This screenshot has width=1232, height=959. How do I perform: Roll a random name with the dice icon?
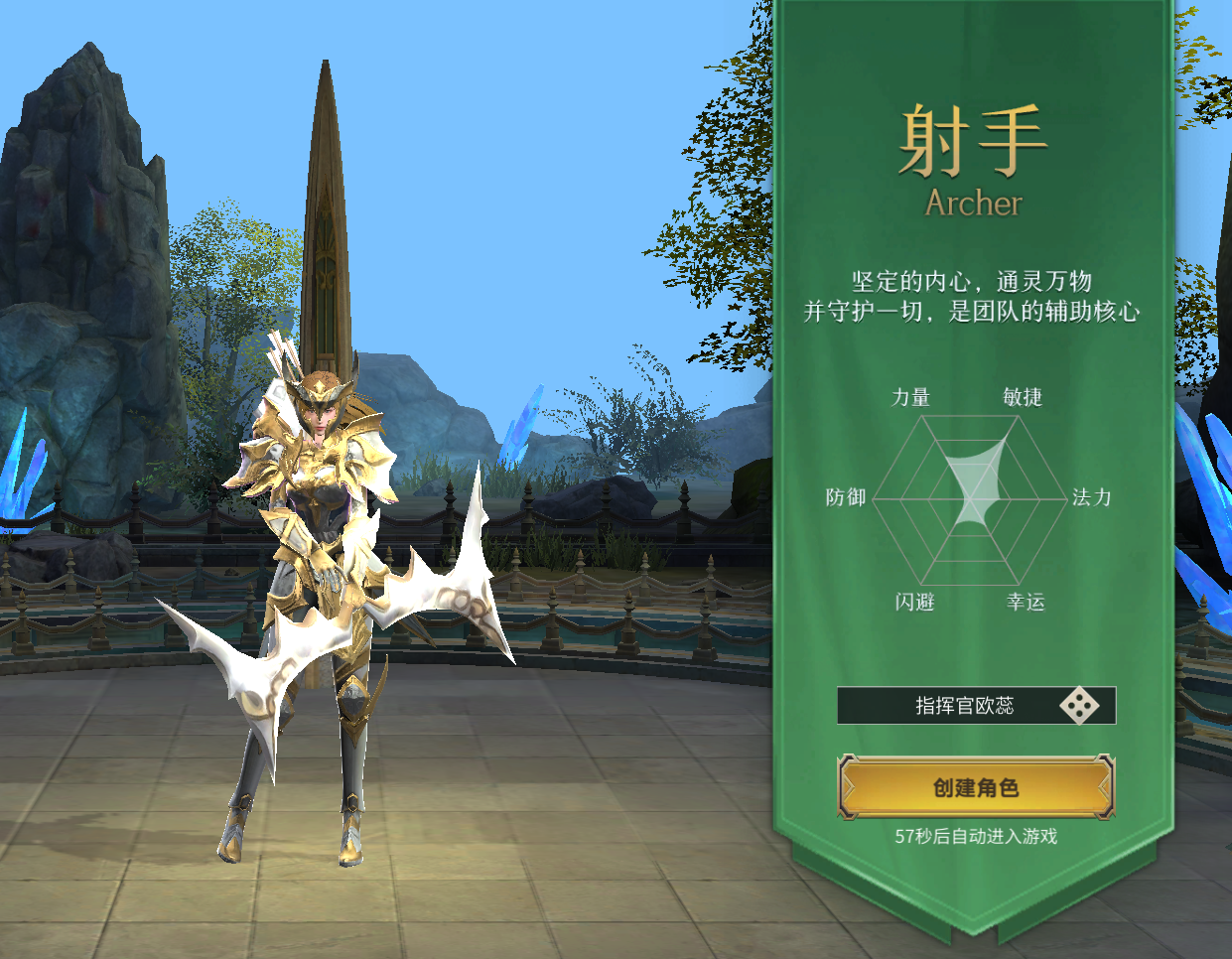click(1079, 706)
